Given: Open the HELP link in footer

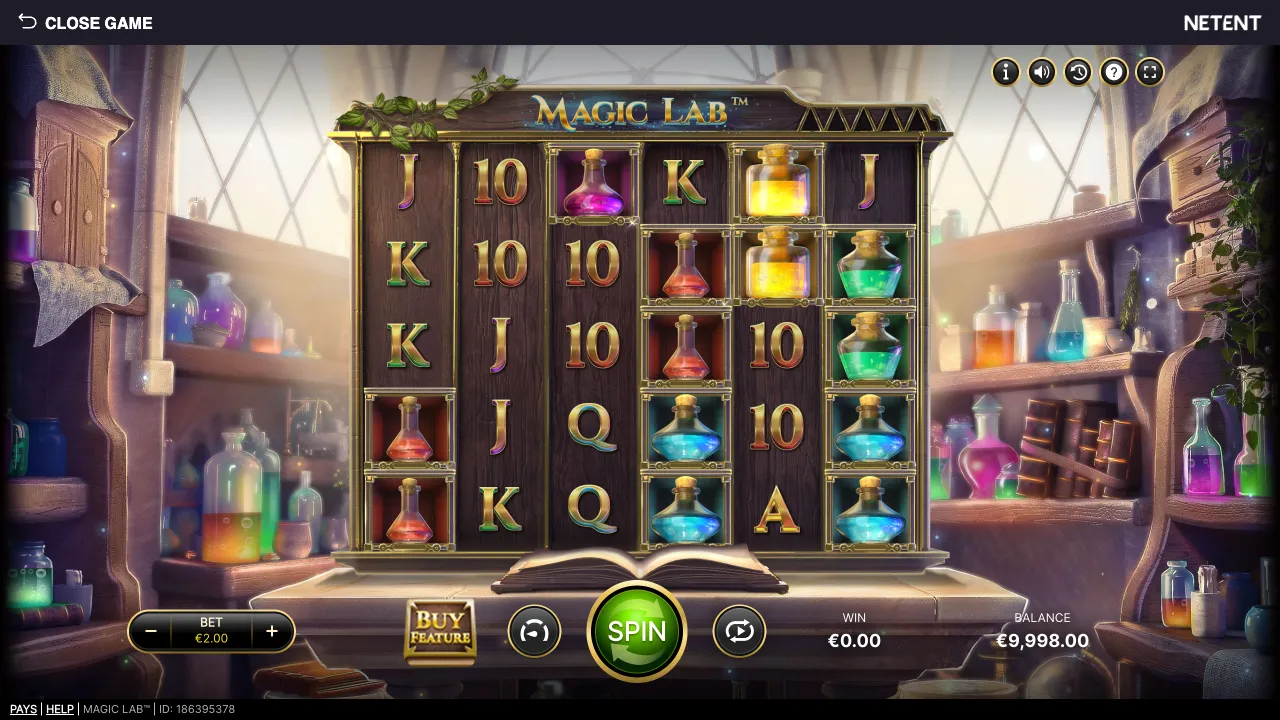Looking at the screenshot, I should pos(60,709).
